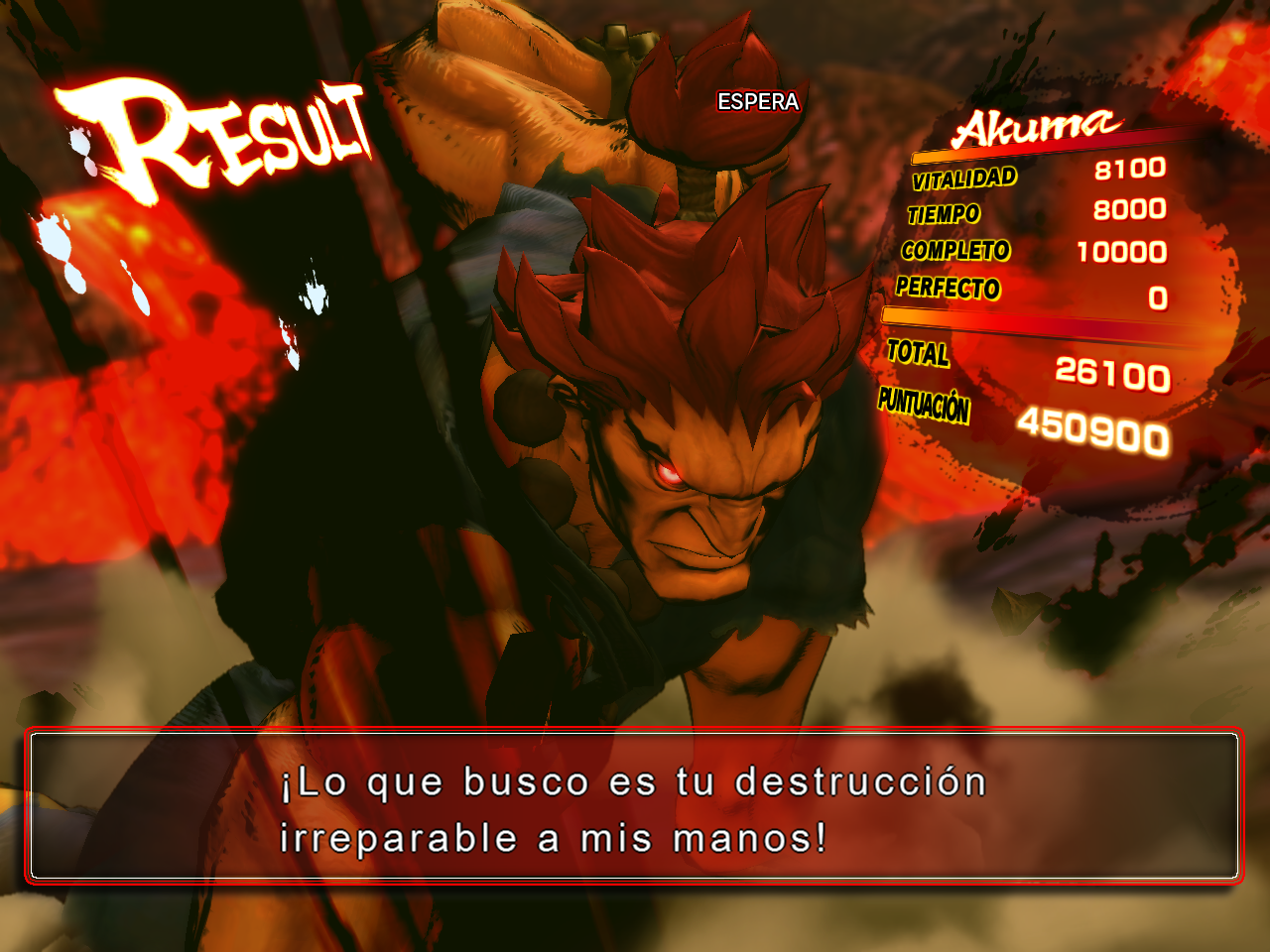Click the ESPERA status indicator
This screenshot has width=1270, height=952.
(x=758, y=100)
